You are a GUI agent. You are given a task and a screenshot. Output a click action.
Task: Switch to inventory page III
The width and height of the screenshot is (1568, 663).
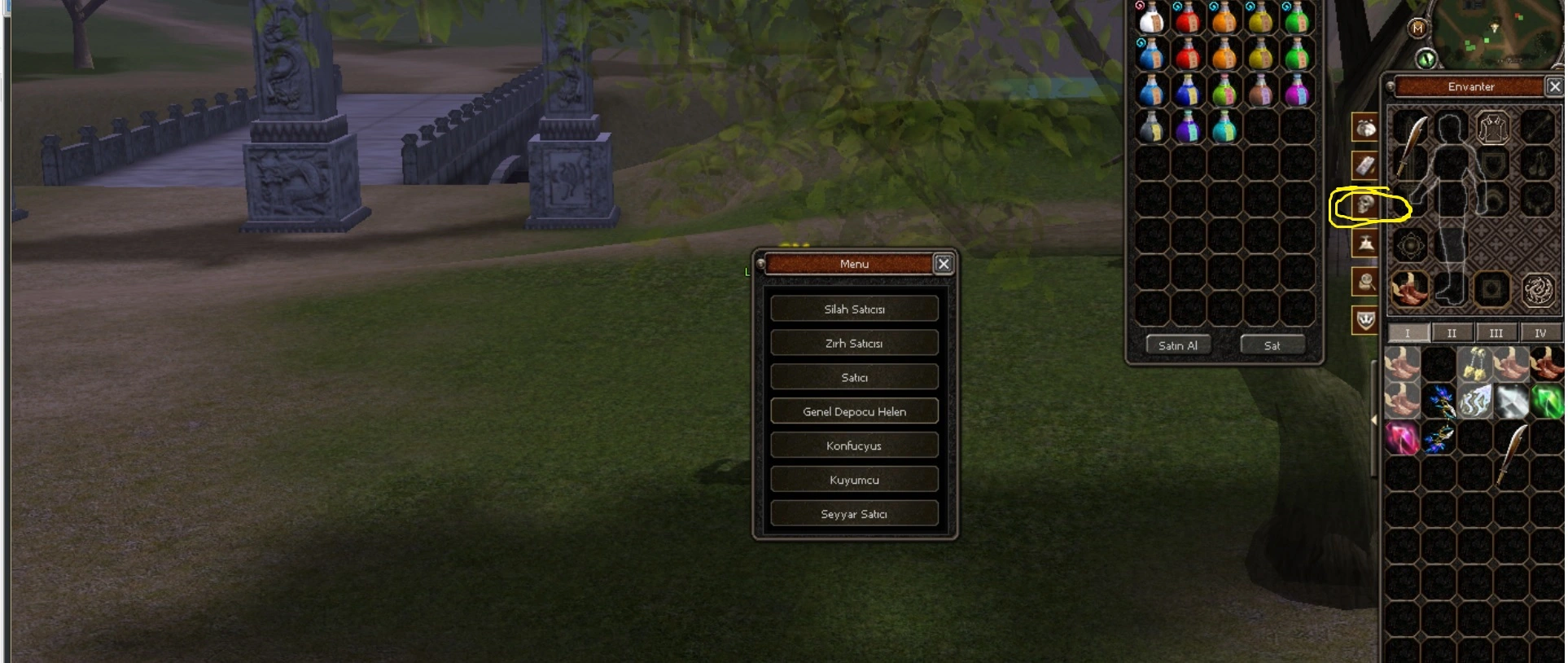coord(1496,333)
